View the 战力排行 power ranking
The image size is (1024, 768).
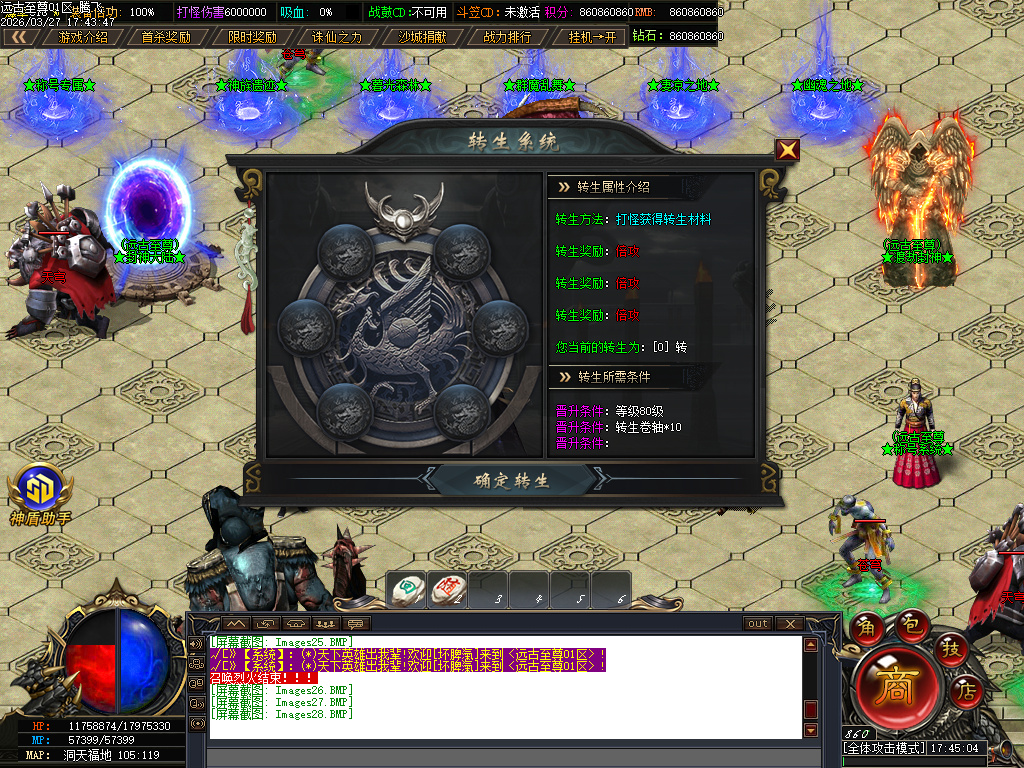[x=507, y=37]
